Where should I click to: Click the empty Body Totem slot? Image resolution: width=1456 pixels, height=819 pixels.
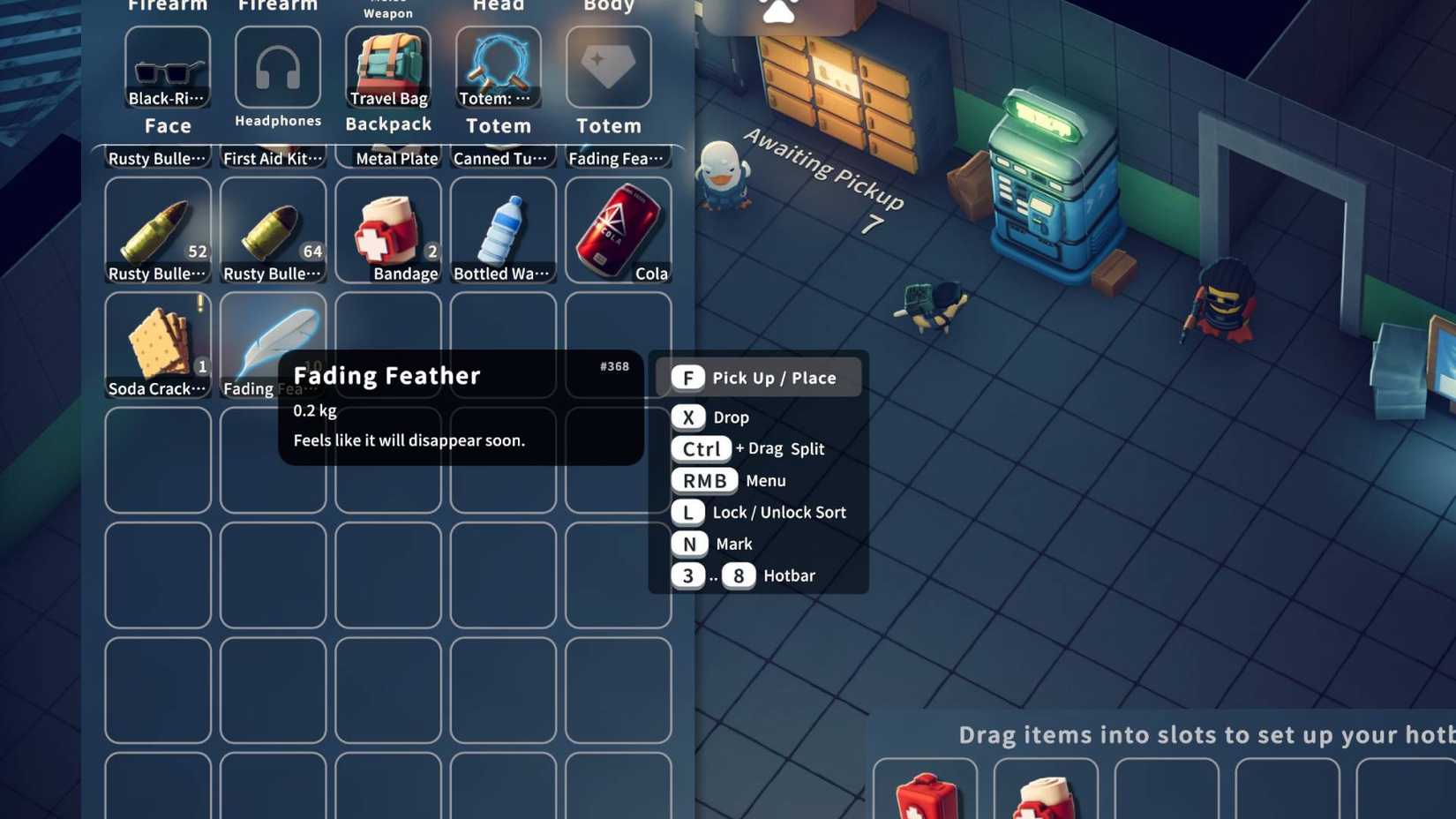click(x=608, y=66)
